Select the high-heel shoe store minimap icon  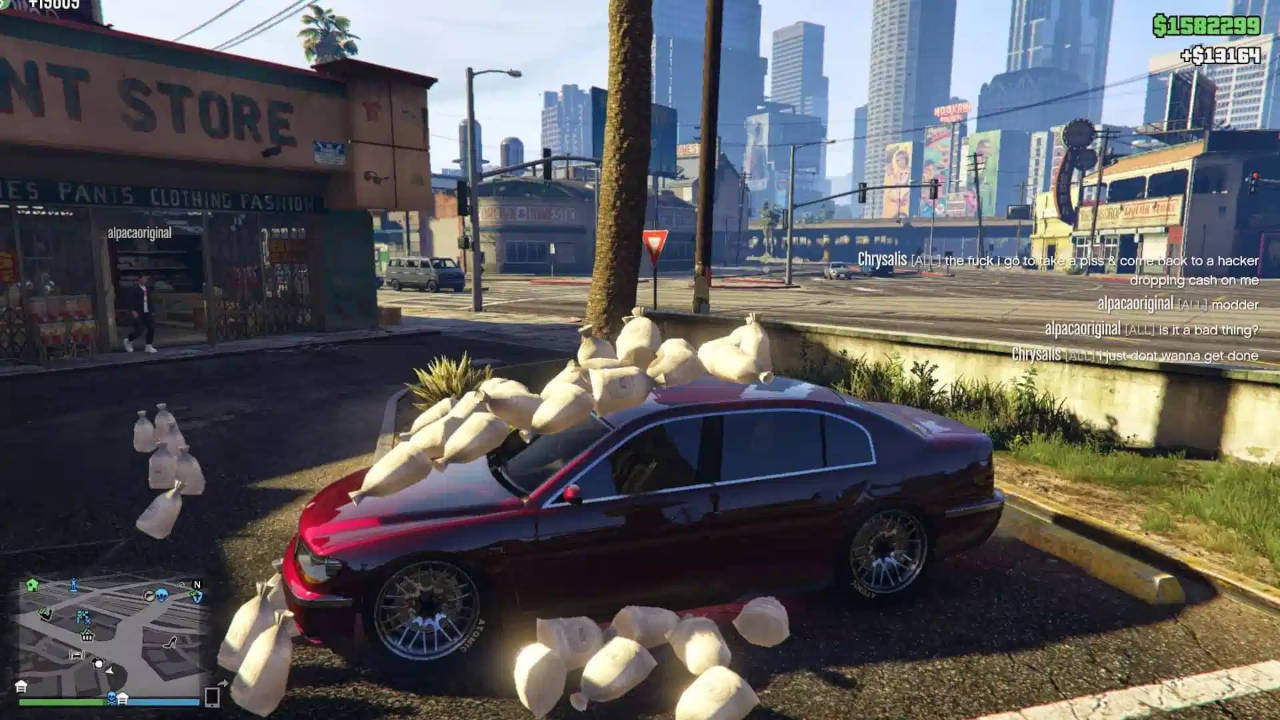tap(170, 643)
